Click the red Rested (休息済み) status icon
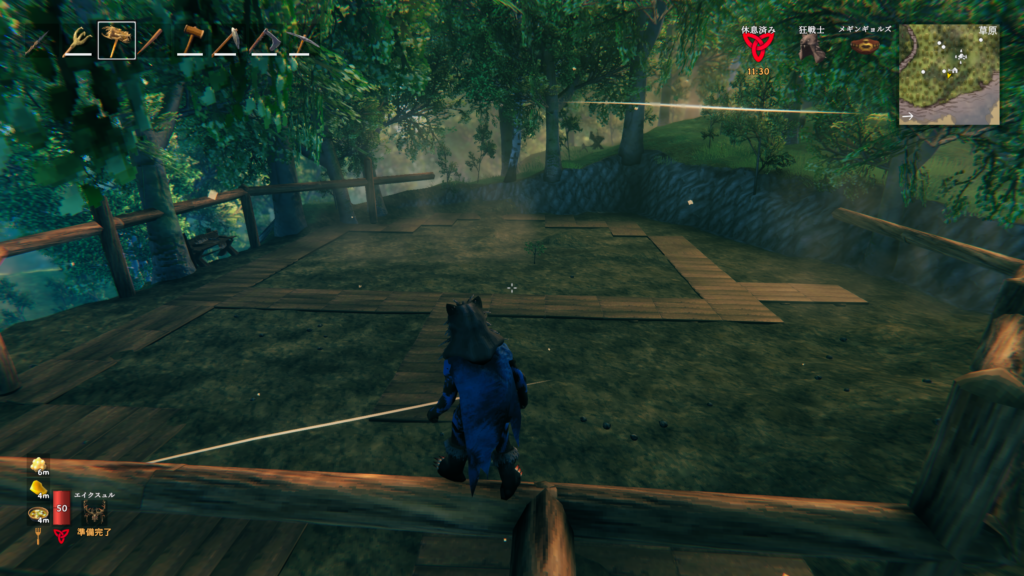Screen dimensions: 1024x576 pos(758,47)
